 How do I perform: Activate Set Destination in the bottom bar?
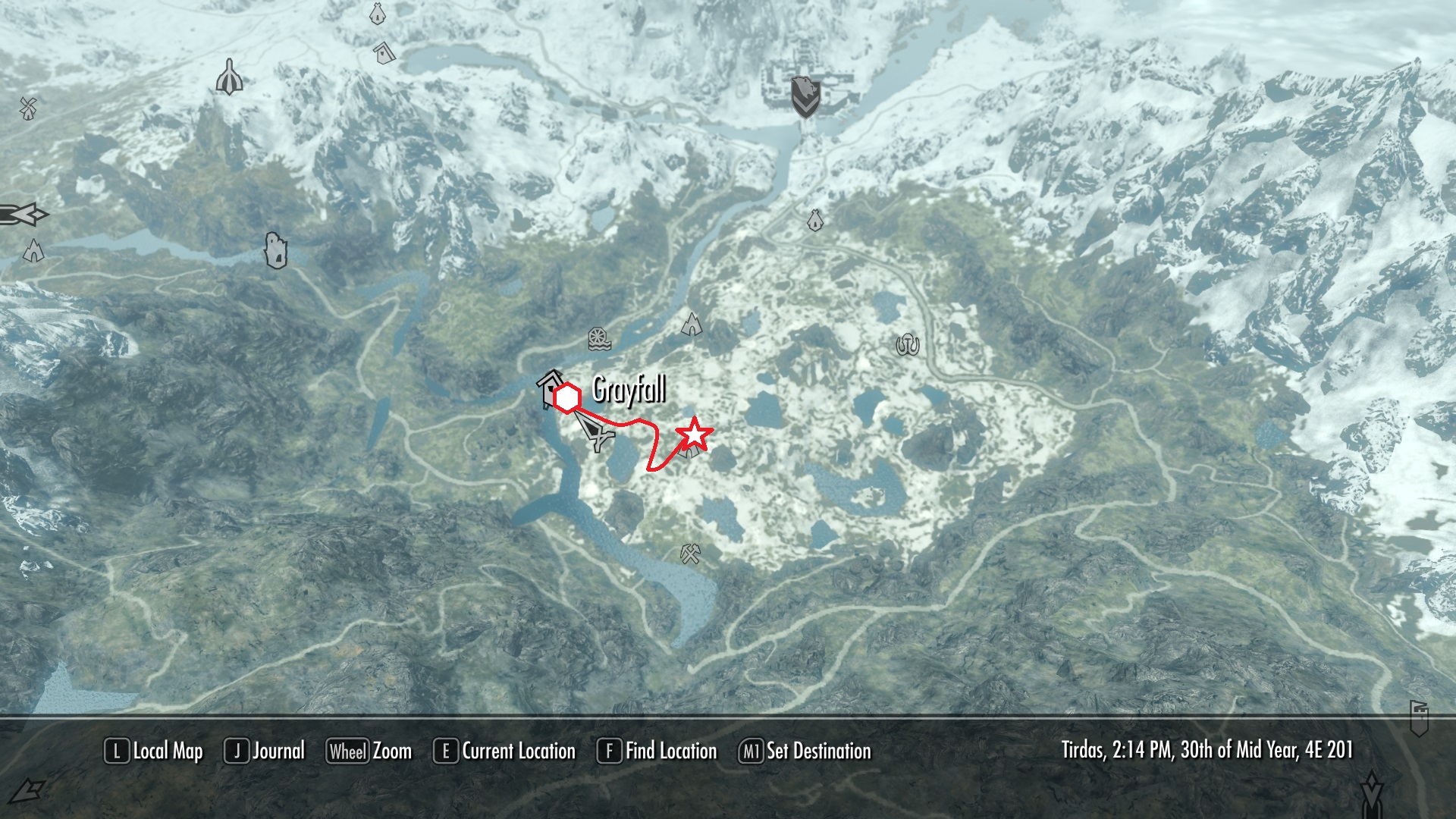click(x=805, y=752)
